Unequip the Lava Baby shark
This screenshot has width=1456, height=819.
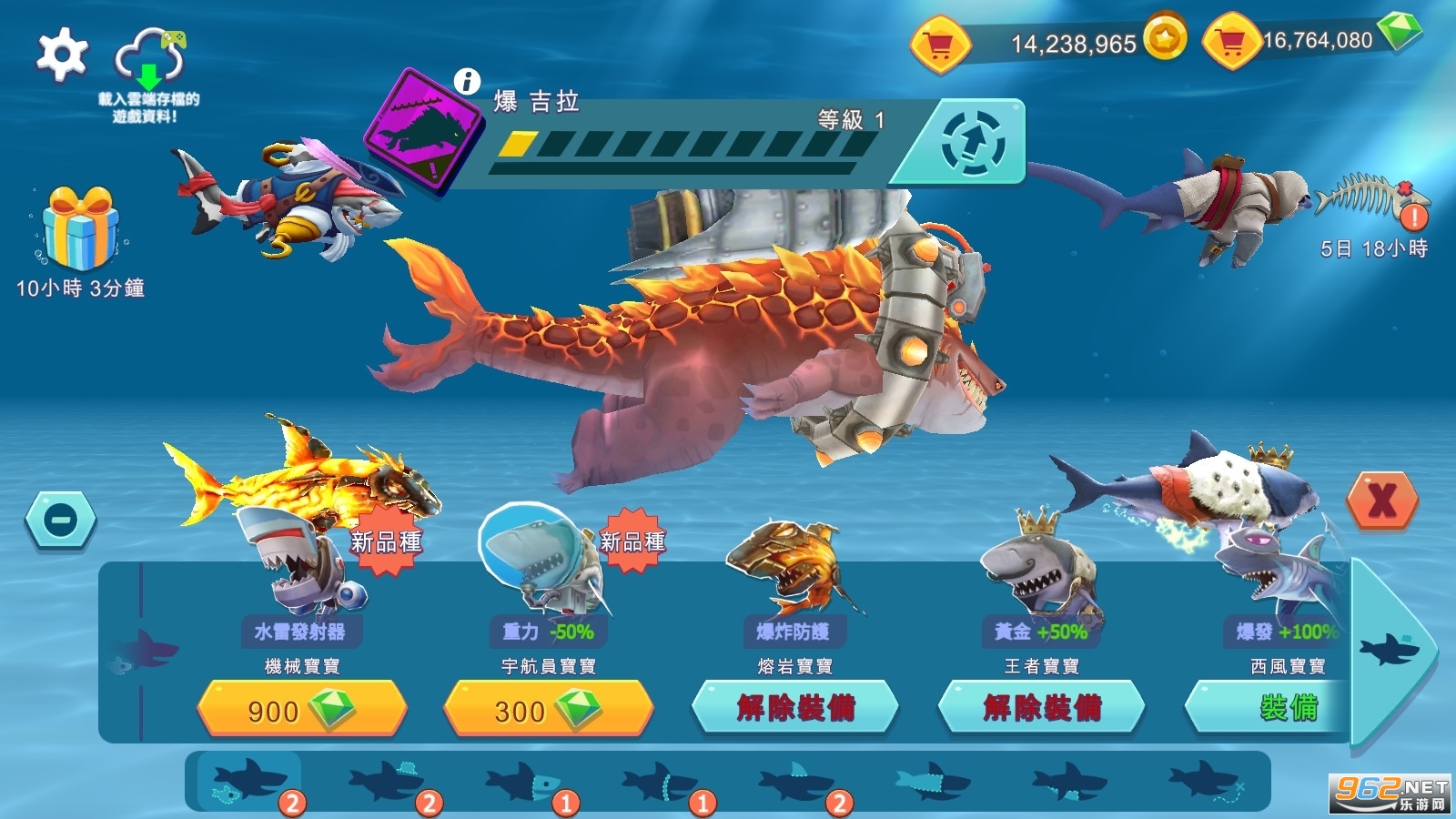click(x=795, y=707)
